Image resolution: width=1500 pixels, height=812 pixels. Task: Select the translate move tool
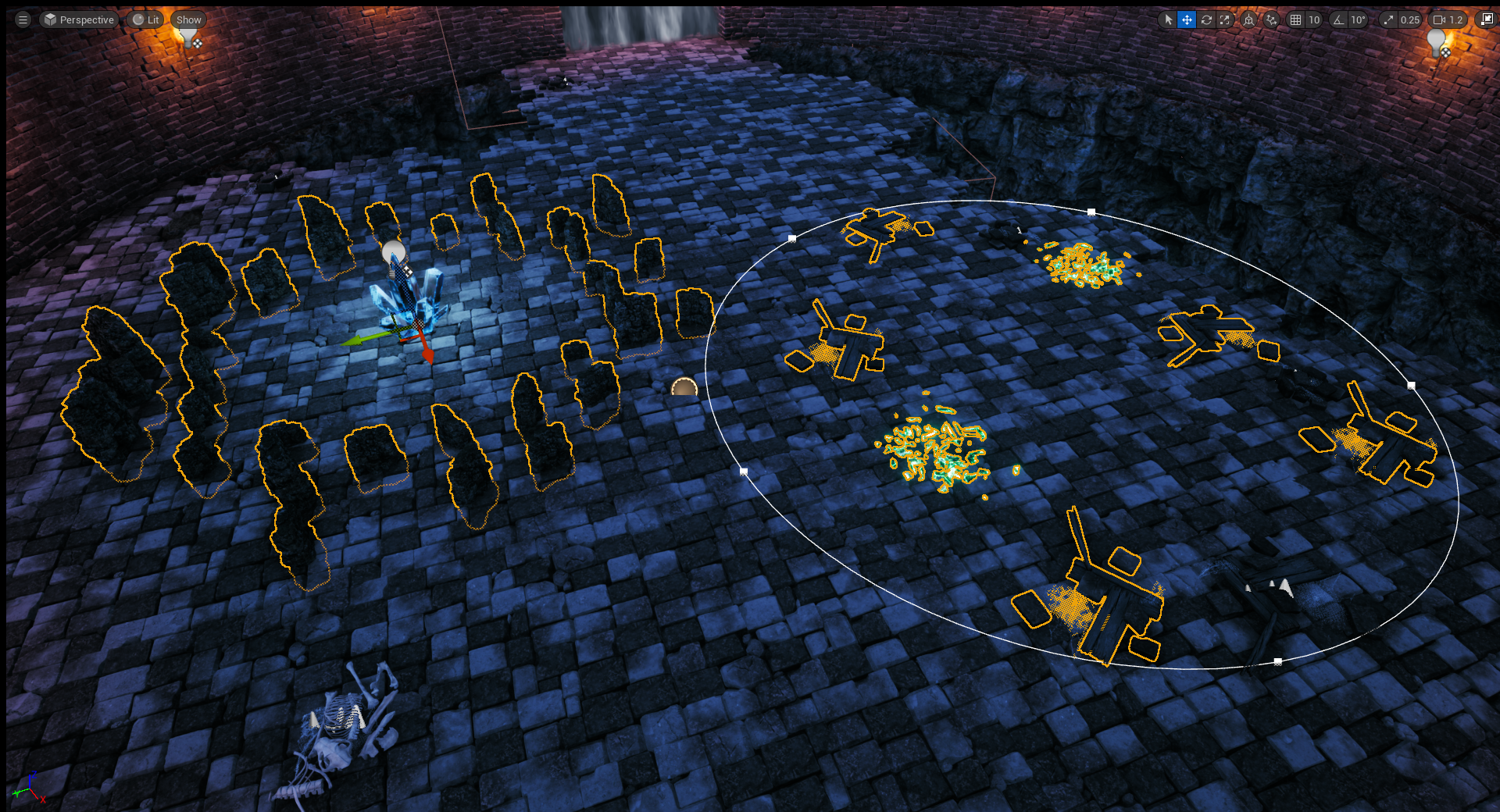pos(1187,20)
